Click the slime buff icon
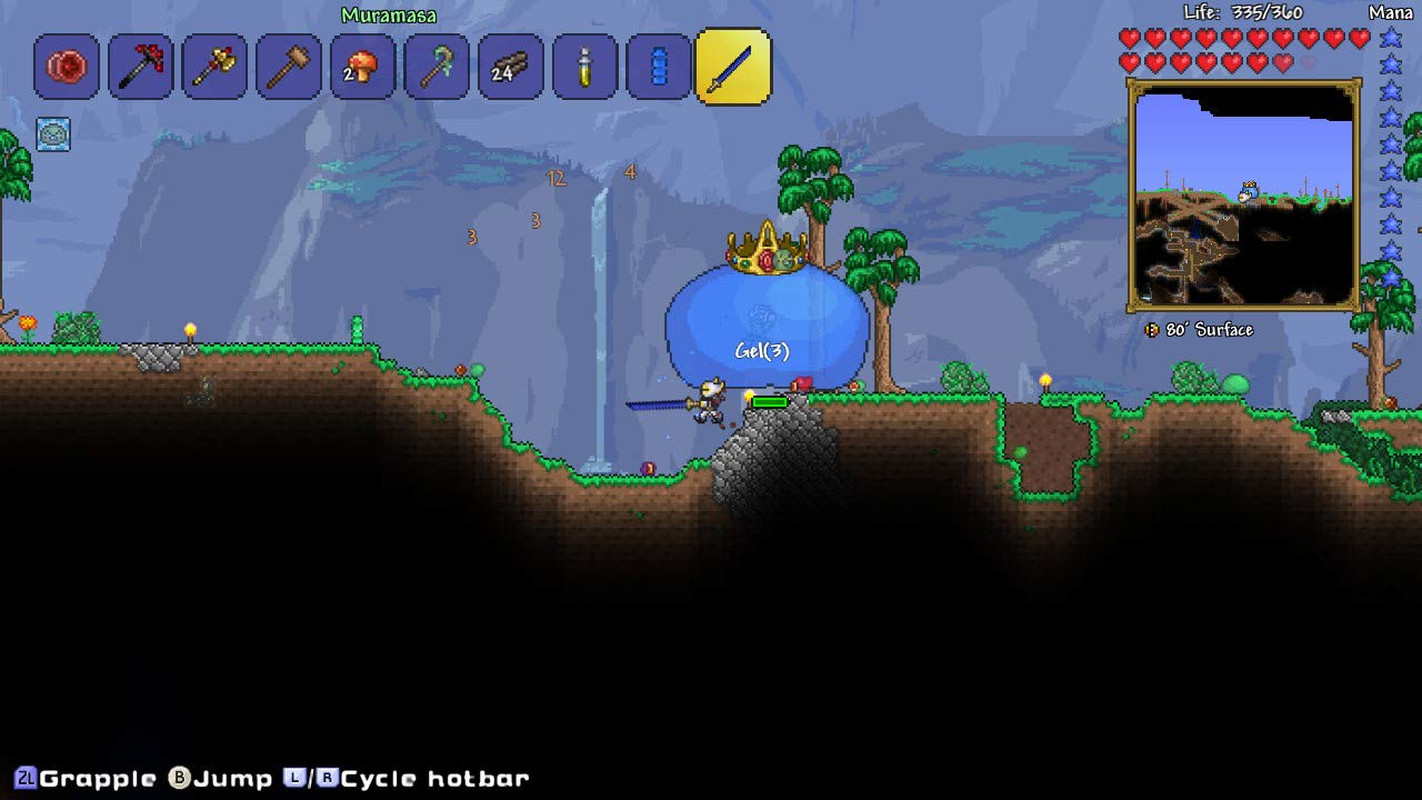 (53, 134)
